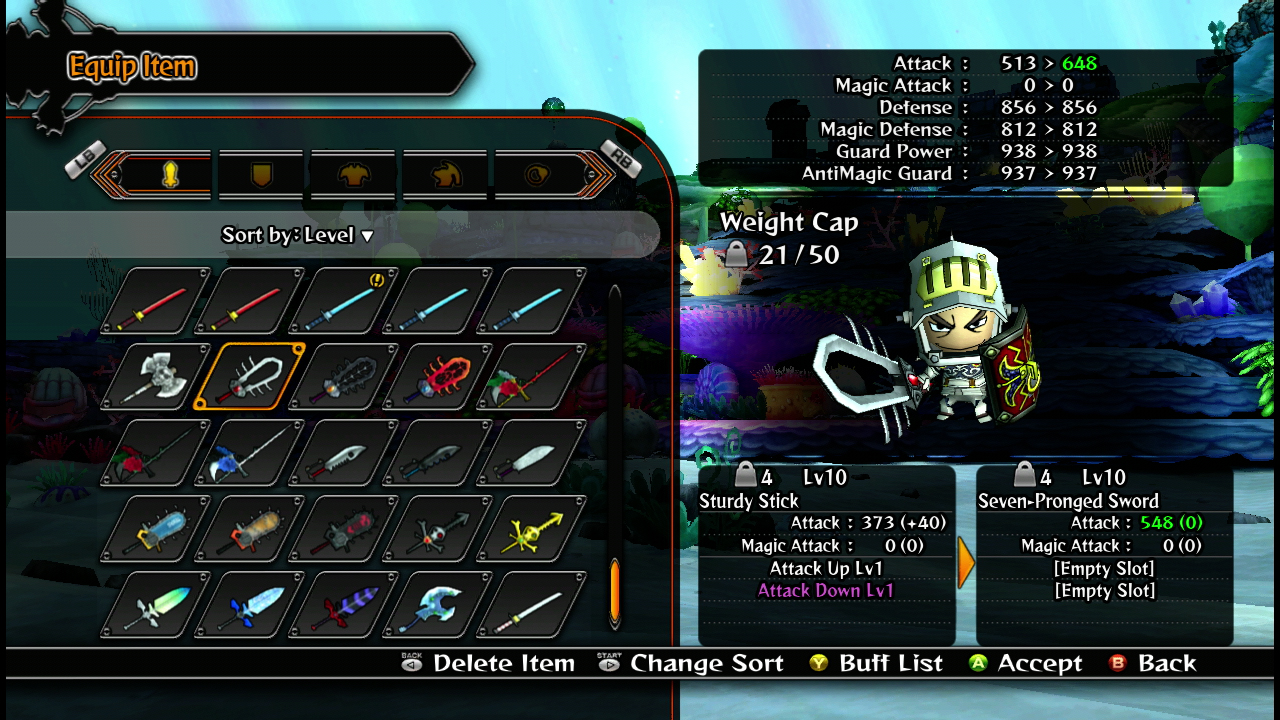Image resolution: width=1280 pixels, height=720 pixels.
Task: Select the red katana in the top row
Action: click(150, 304)
